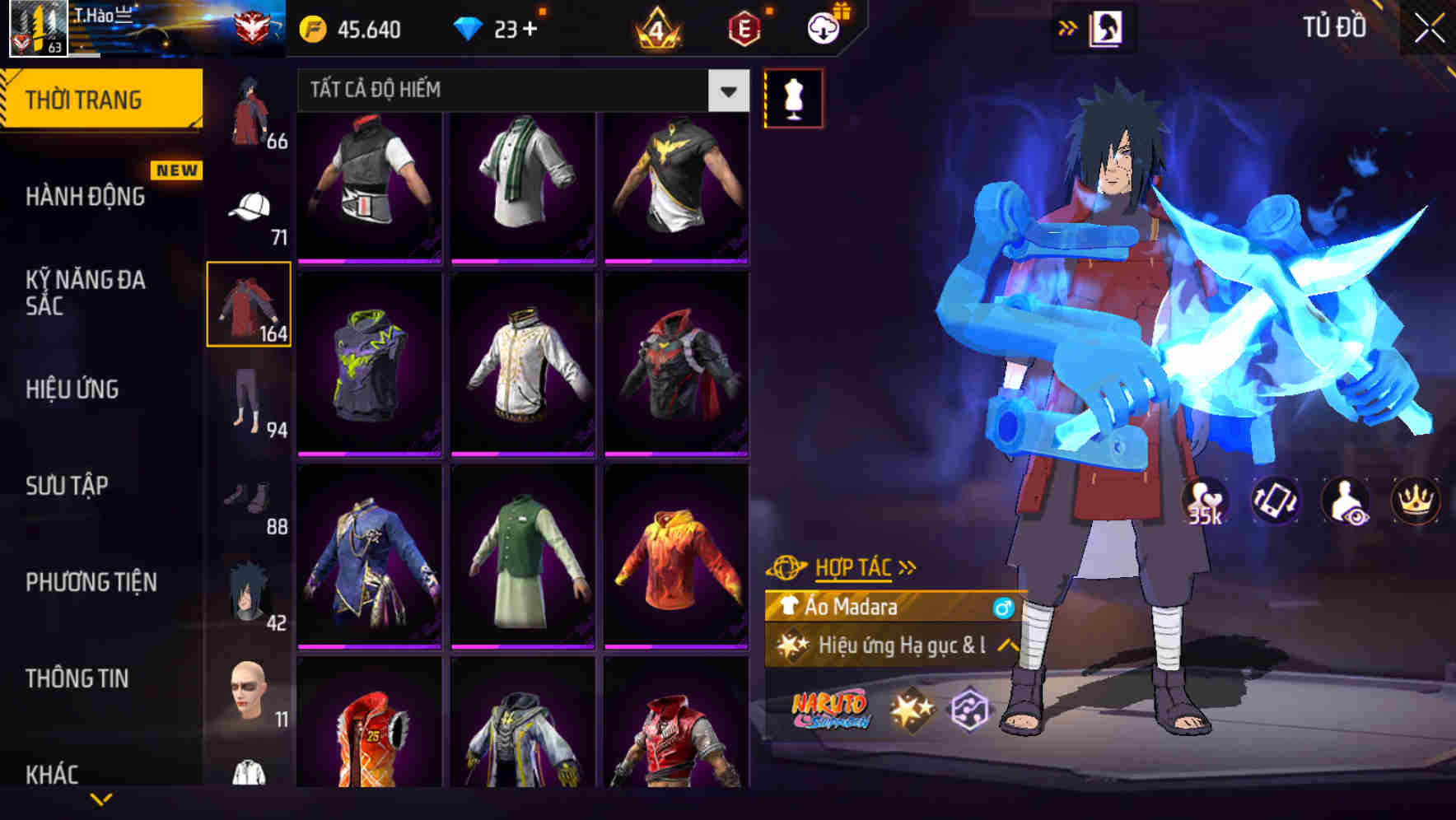The height and width of the screenshot is (820, 1456).
Task: Open the mannequin outfit preview icon
Action: point(793,97)
